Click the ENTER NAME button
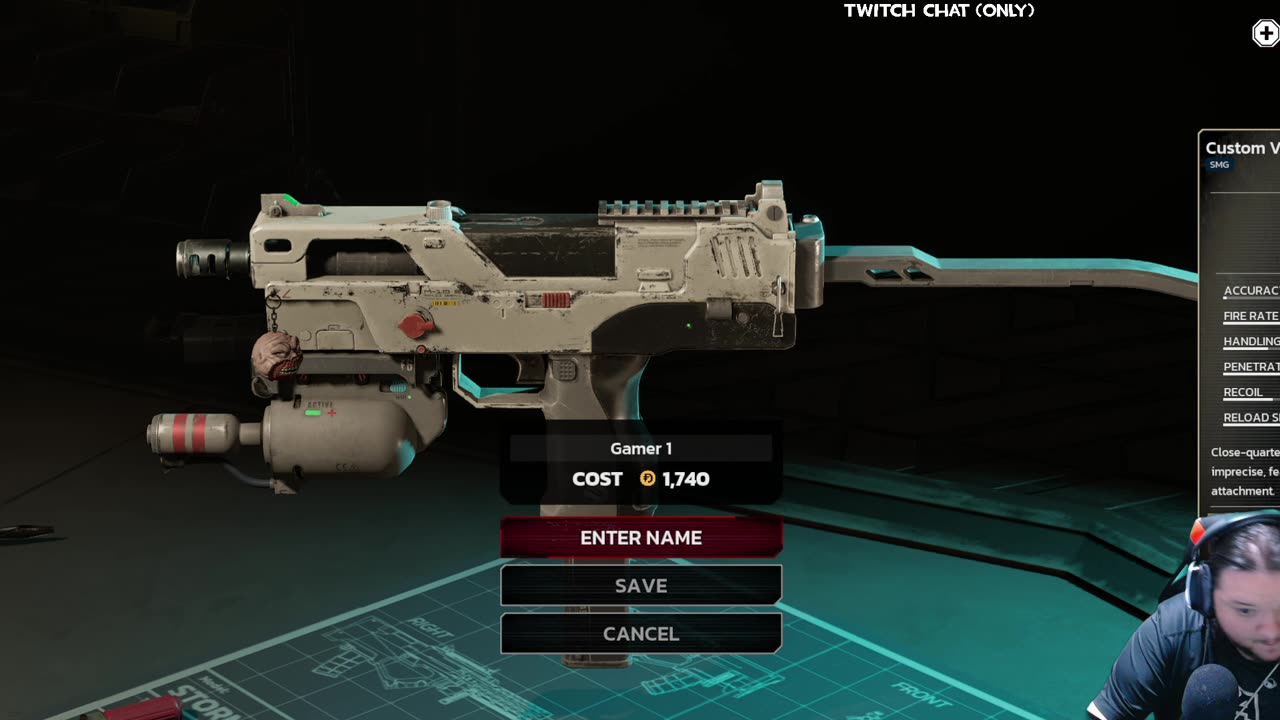This screenshot has height=720, width=1280. pos(641,538)
